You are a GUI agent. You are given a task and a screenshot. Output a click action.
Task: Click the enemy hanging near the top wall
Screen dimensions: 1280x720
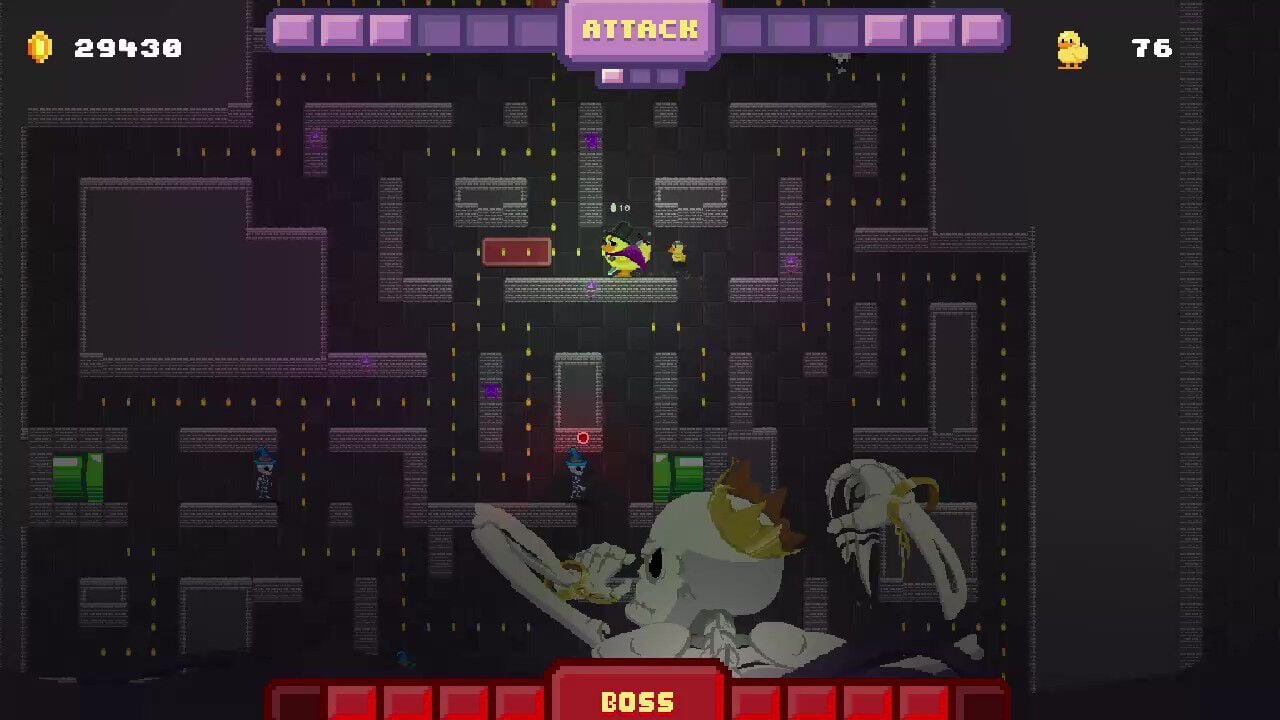coord(840,62)
